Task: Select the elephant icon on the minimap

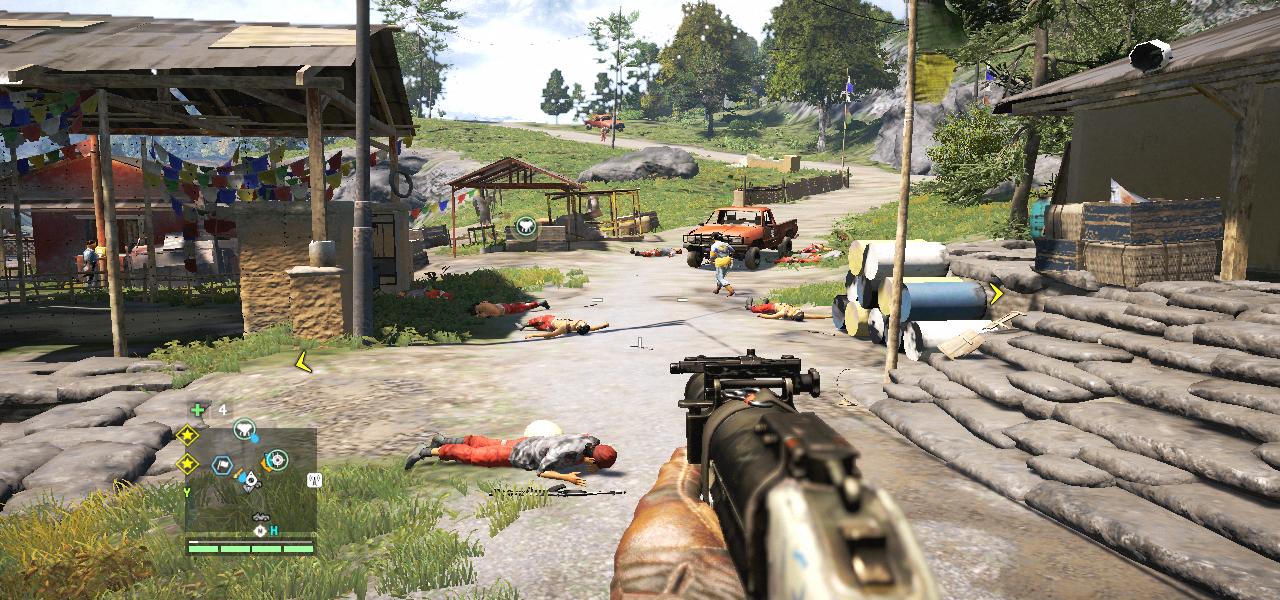Action: click(242, 430)
